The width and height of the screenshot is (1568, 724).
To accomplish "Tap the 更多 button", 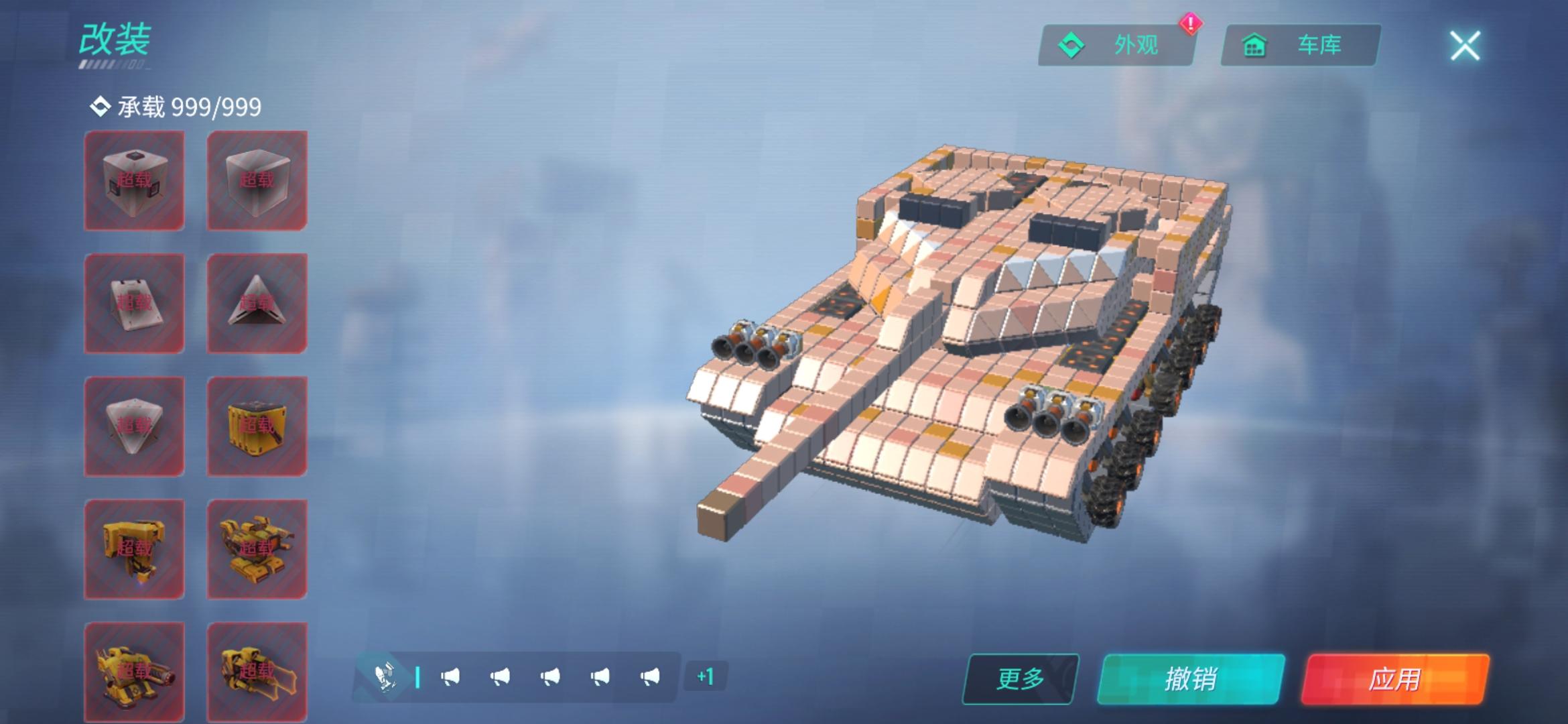I will click(1021, 678).
